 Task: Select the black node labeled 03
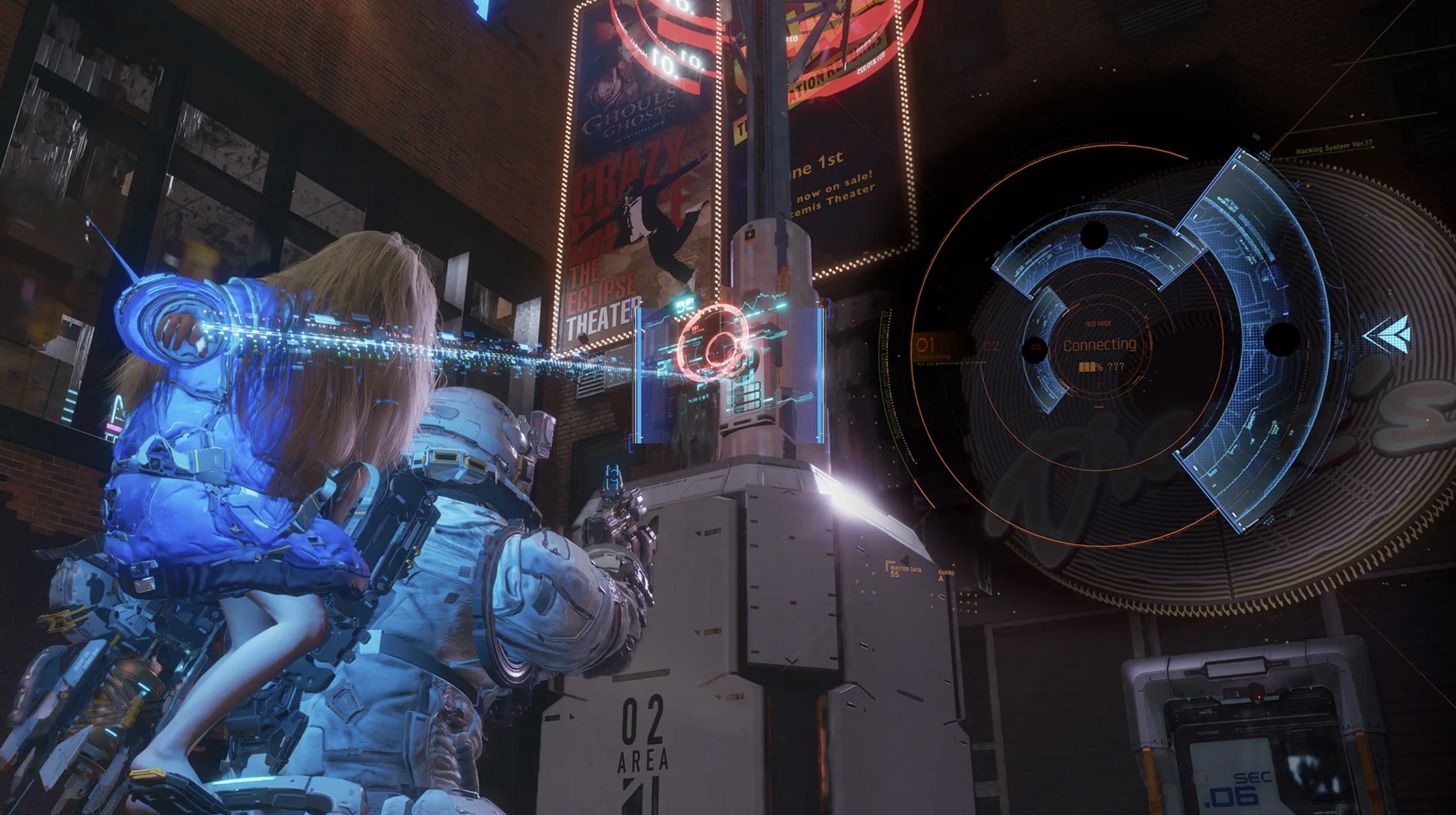tap(1036, 347)
